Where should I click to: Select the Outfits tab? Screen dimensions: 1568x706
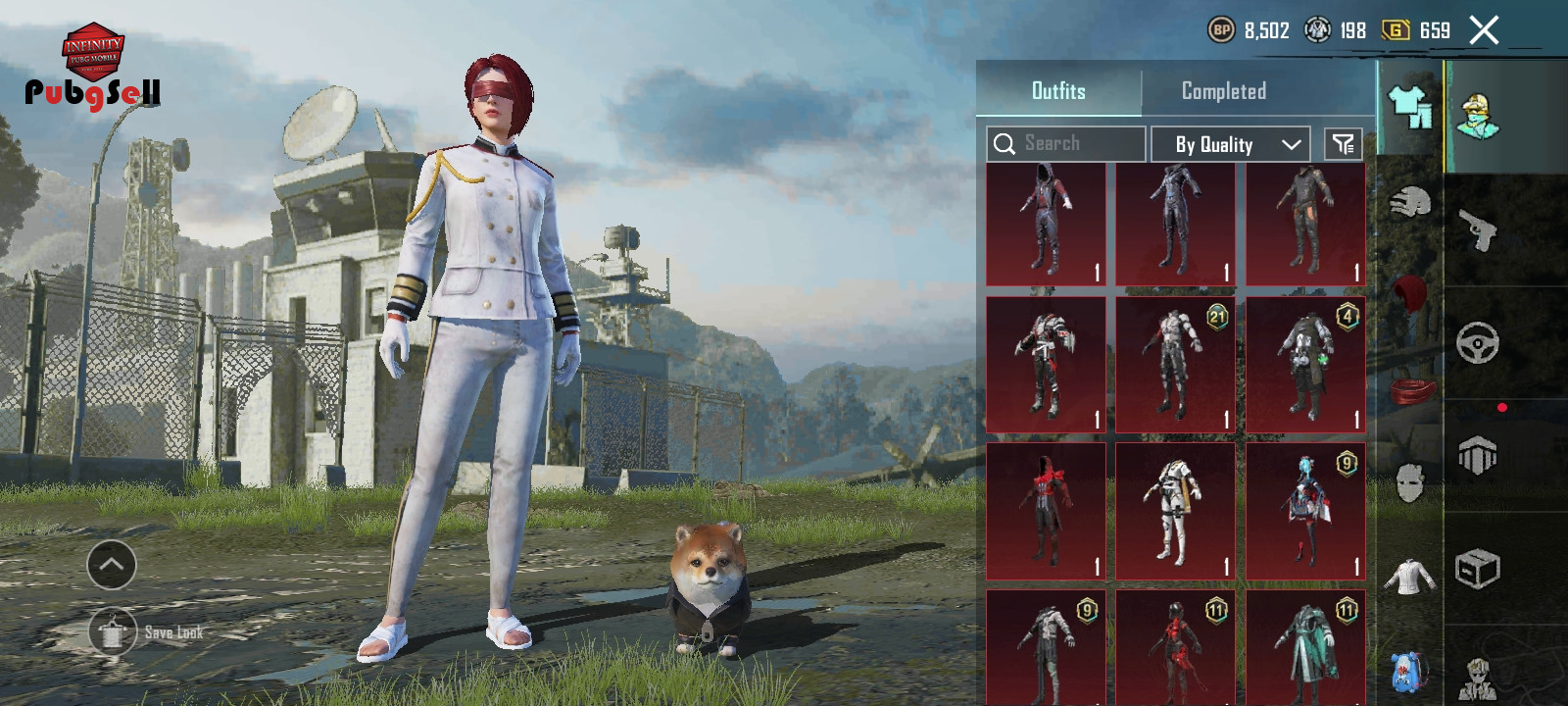click(x=1058, y=91)
